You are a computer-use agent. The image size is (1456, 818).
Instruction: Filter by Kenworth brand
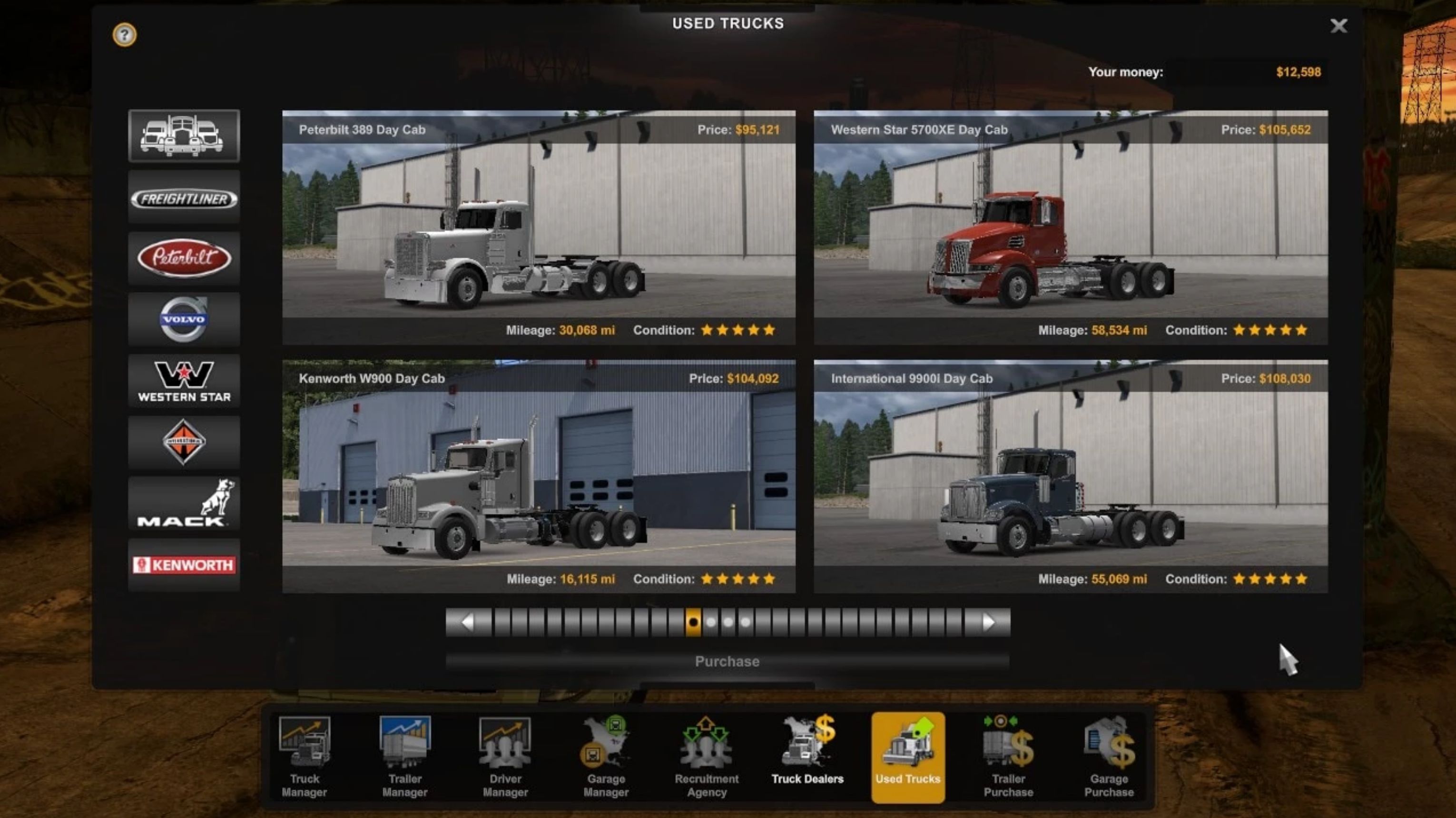click(x=184, y=565)
